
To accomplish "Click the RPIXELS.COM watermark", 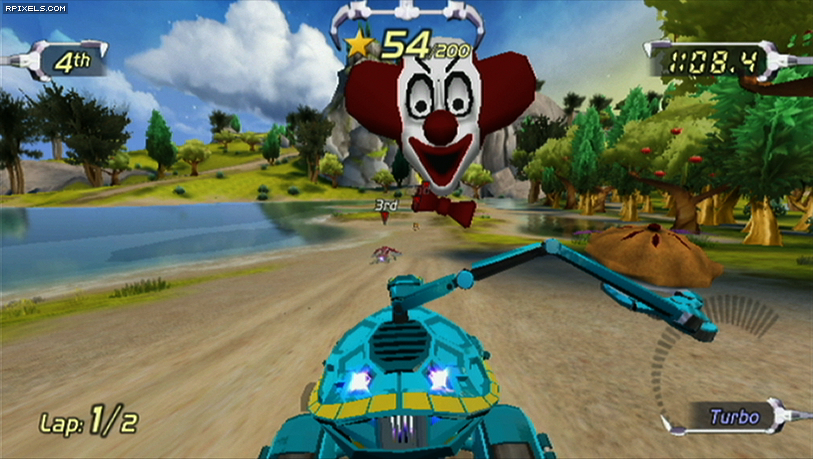I will pyautogui.click(x=35, y=8).
